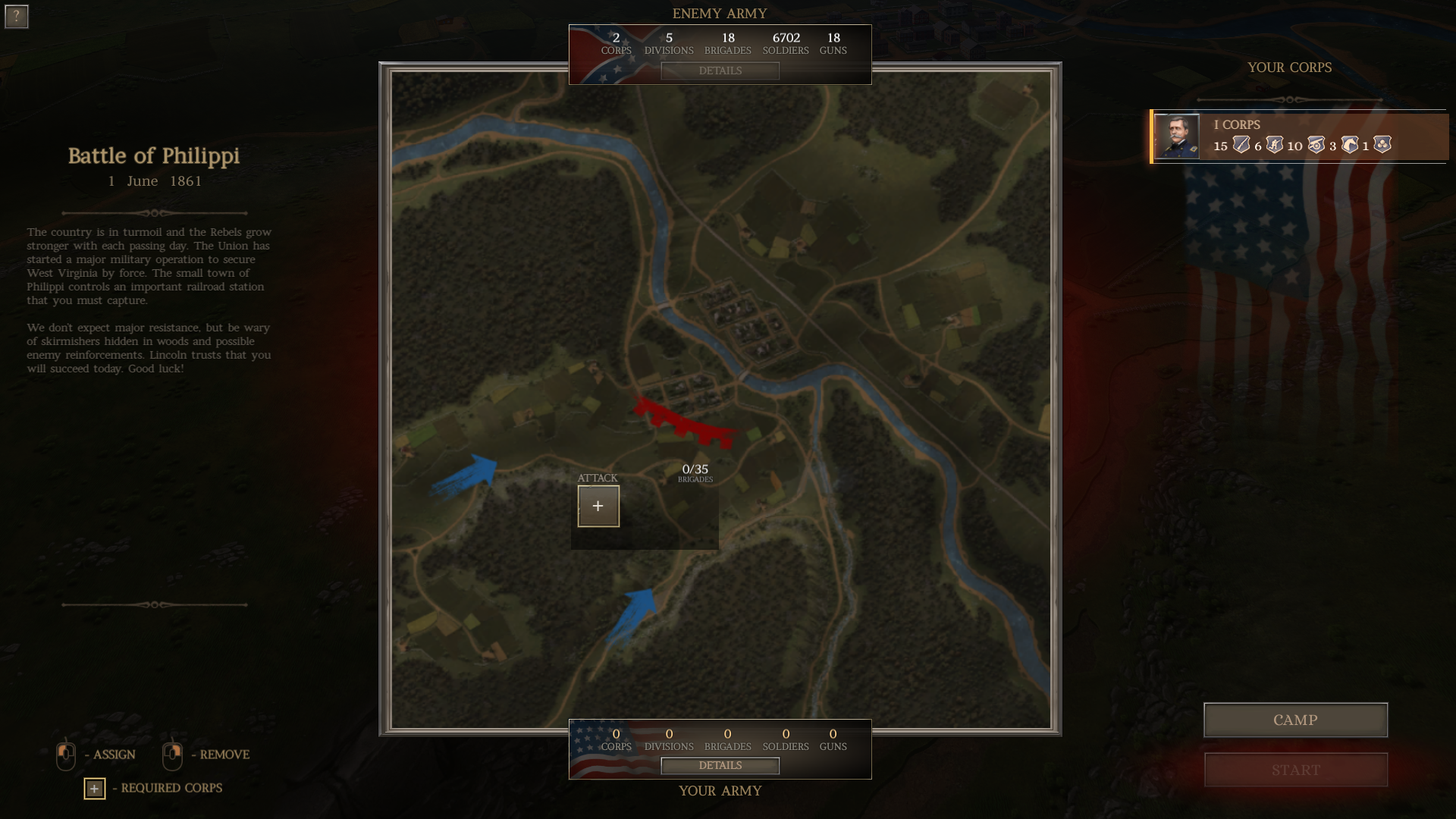Image resolution: width=1456 pixels, height=819 pixels.
Task: Show your army details
Action: point(720,765)
